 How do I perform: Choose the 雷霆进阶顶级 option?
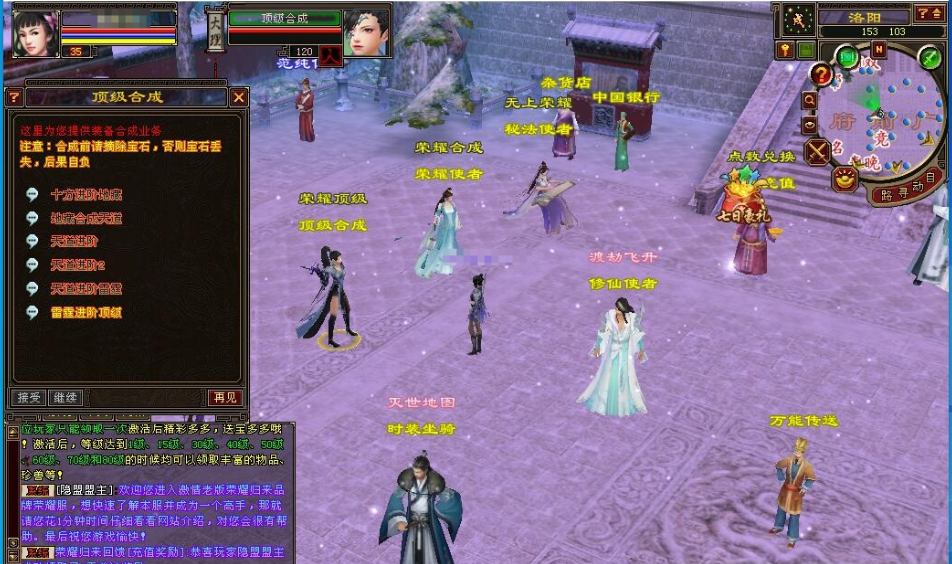coord(86,312)
